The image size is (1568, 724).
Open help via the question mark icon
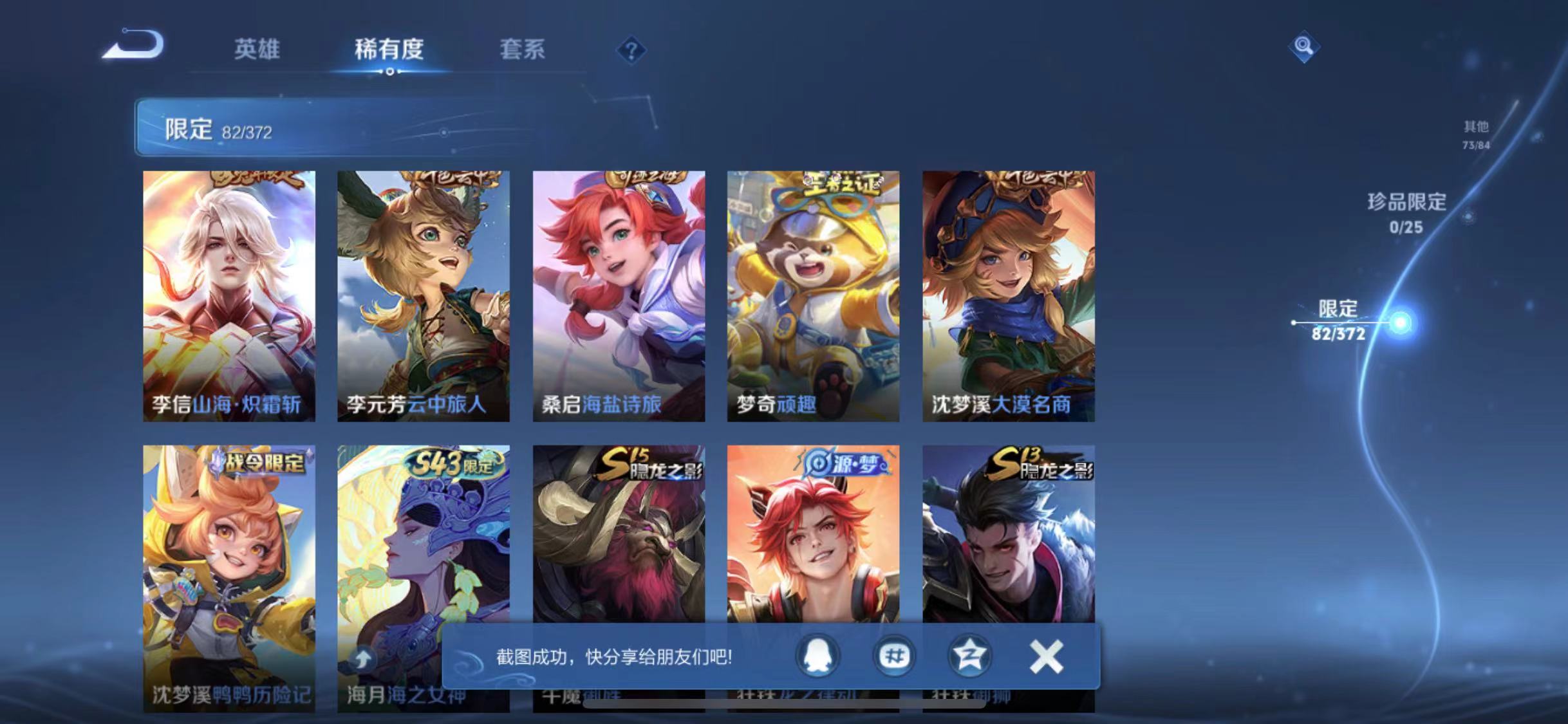coord(633,50)
